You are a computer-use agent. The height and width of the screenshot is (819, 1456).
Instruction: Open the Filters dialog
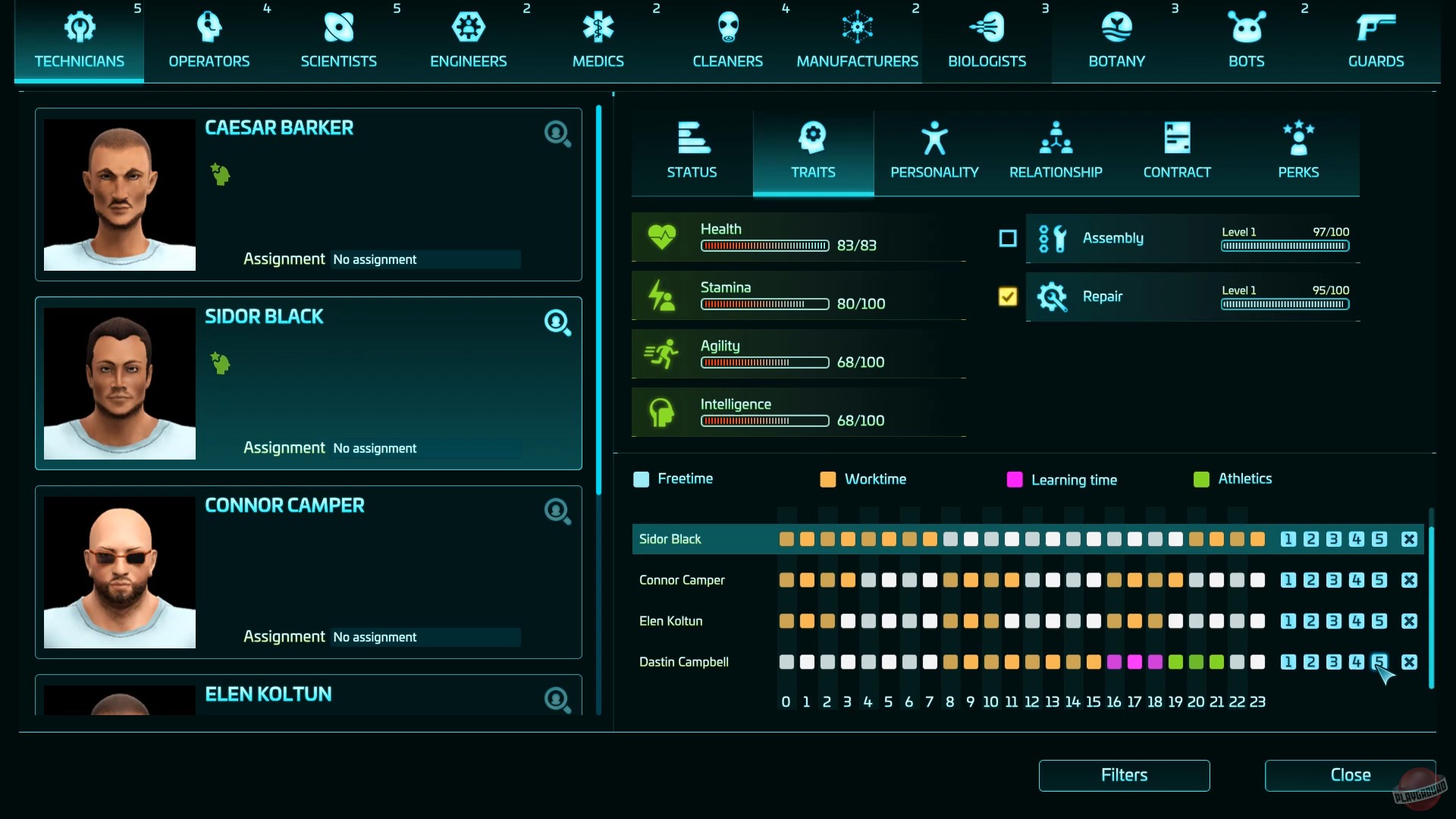(1124, 775)
